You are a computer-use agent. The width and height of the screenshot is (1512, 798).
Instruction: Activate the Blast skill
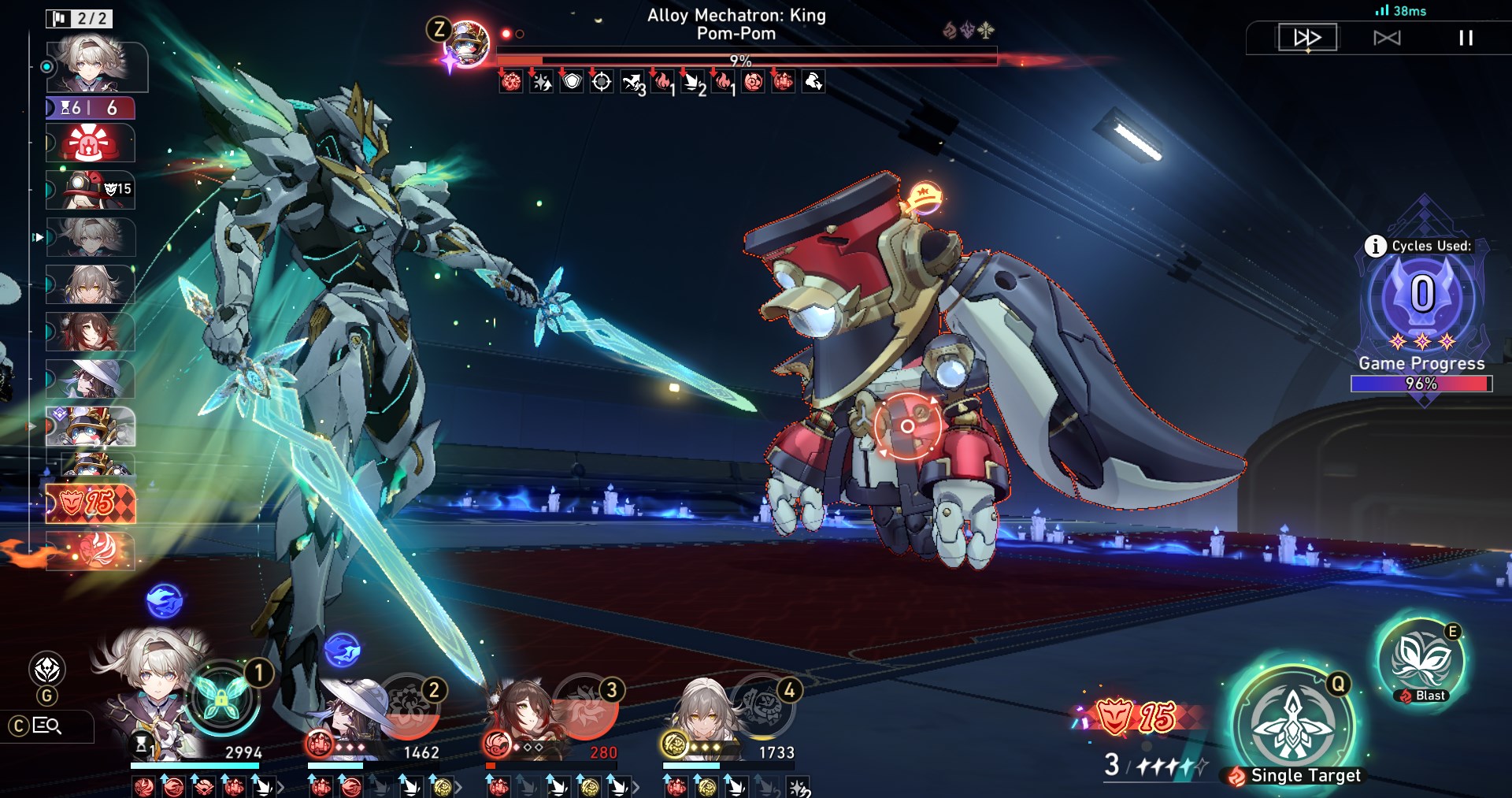tap(1420, 660)
